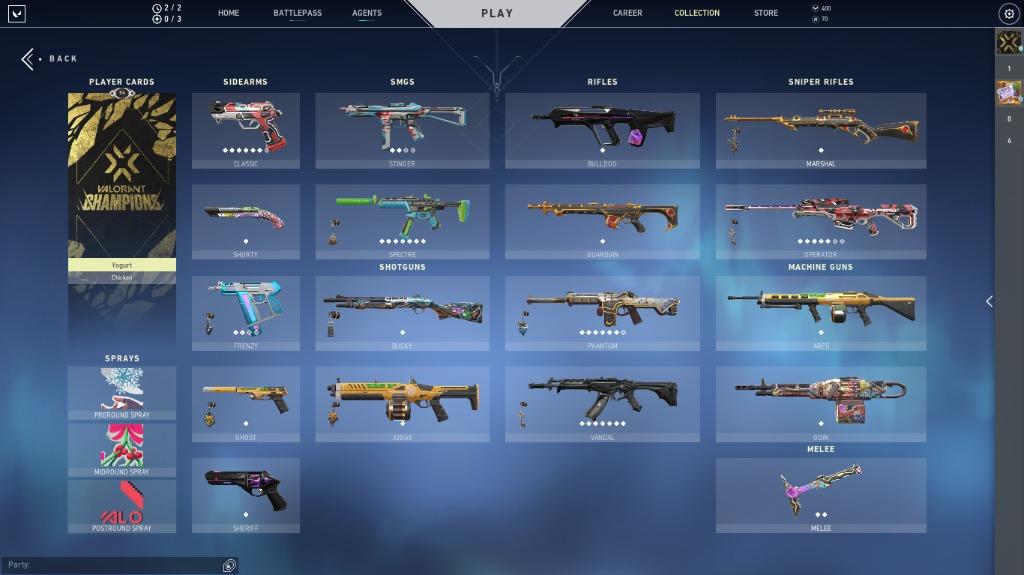
Task: Open the Bulldog rifle slot
Action: (x=602, y=130)
